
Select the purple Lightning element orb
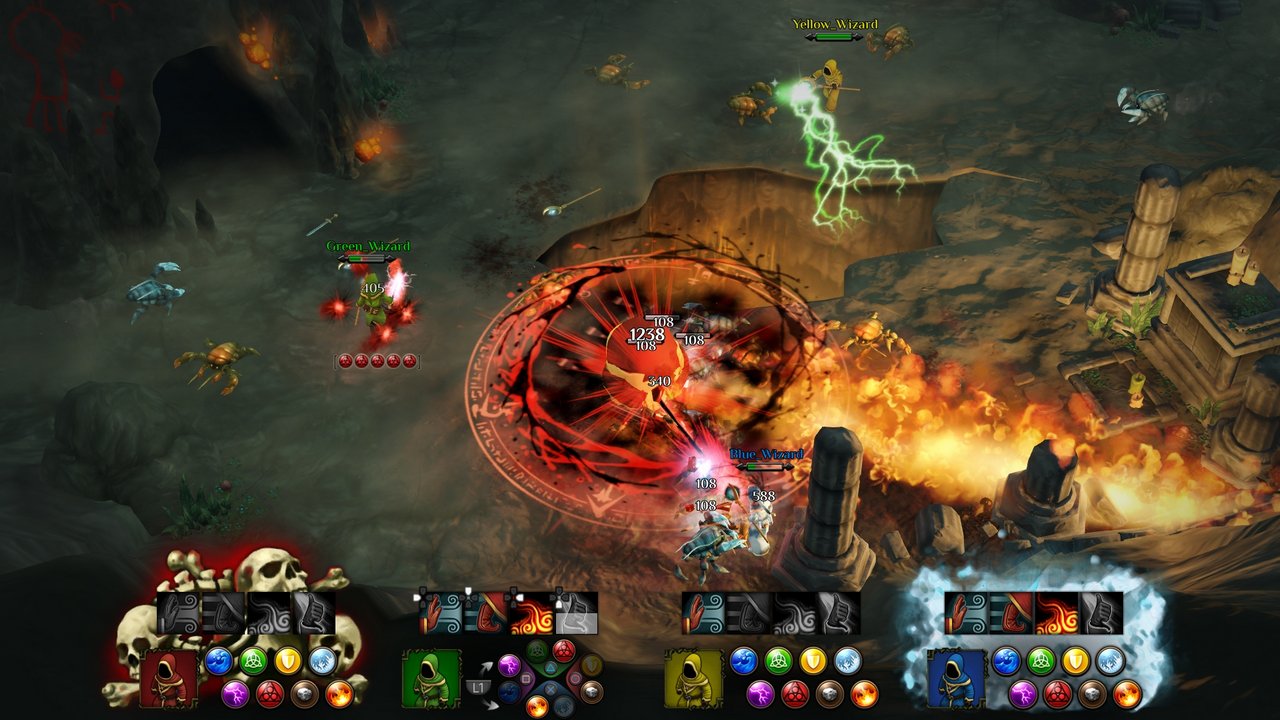click(236, 693)
